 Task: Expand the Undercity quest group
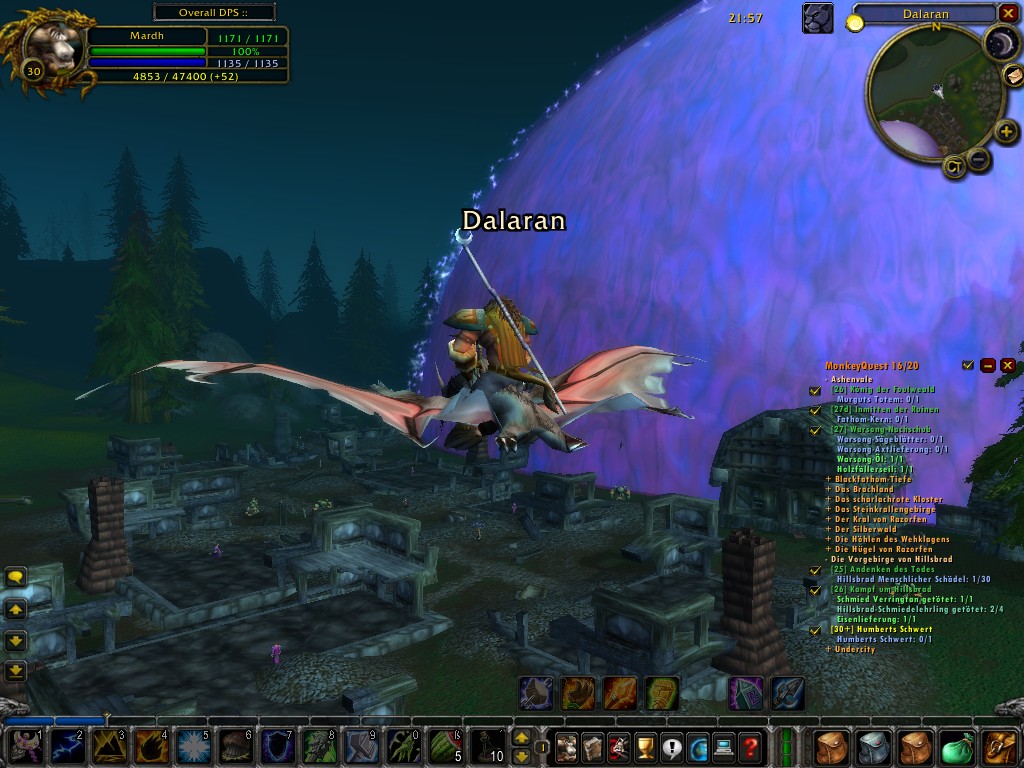[x=828, y=650]
